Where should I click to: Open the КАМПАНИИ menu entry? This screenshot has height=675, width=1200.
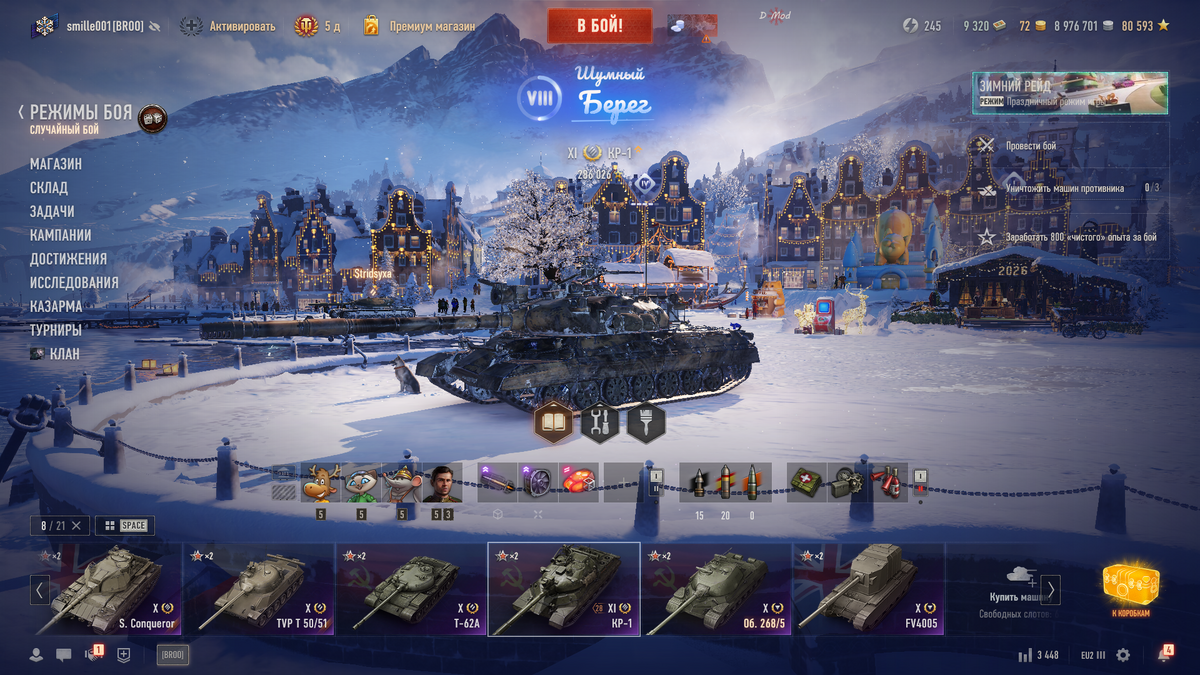[x=61, y=235]
